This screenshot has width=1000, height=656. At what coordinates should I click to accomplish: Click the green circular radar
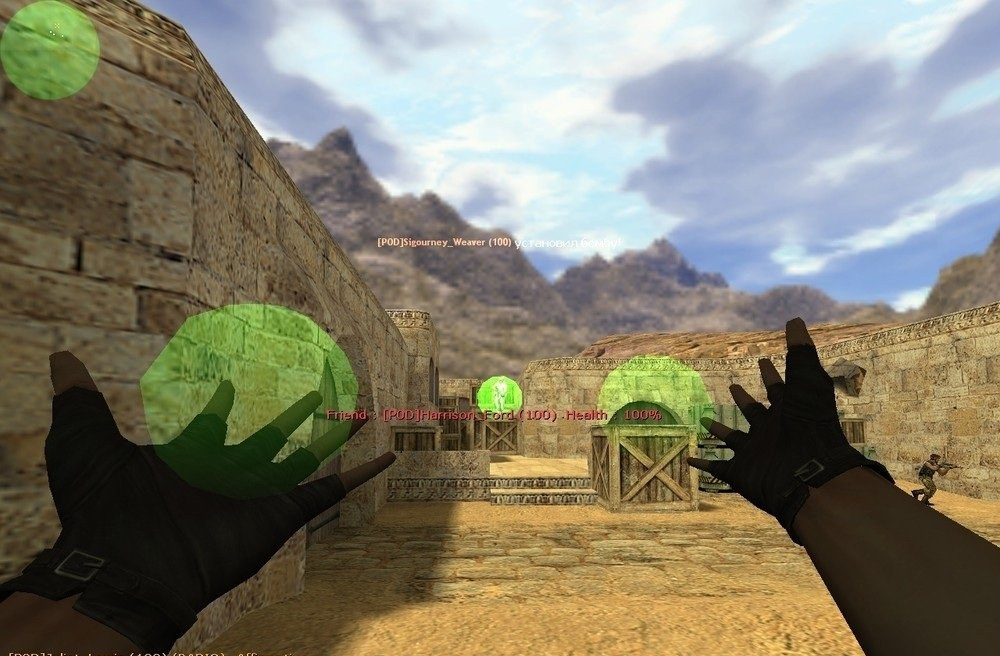(50, 50)
